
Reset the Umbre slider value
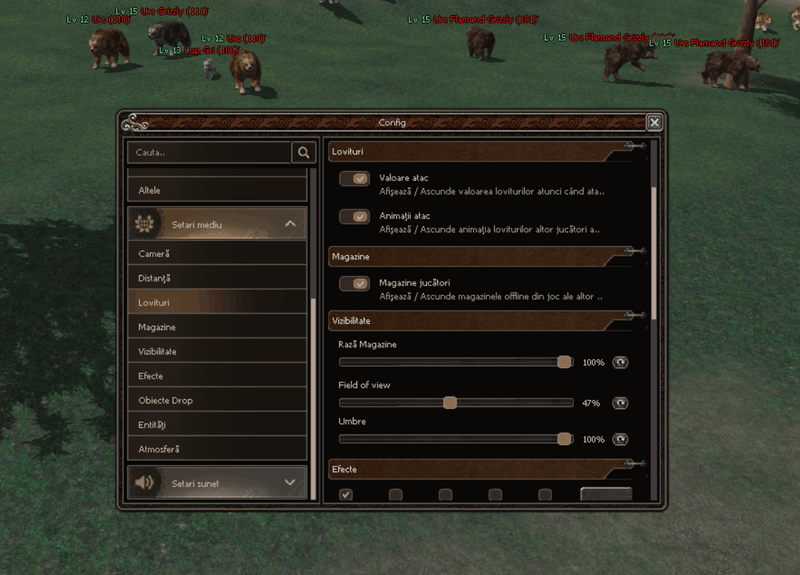point(620,439)
